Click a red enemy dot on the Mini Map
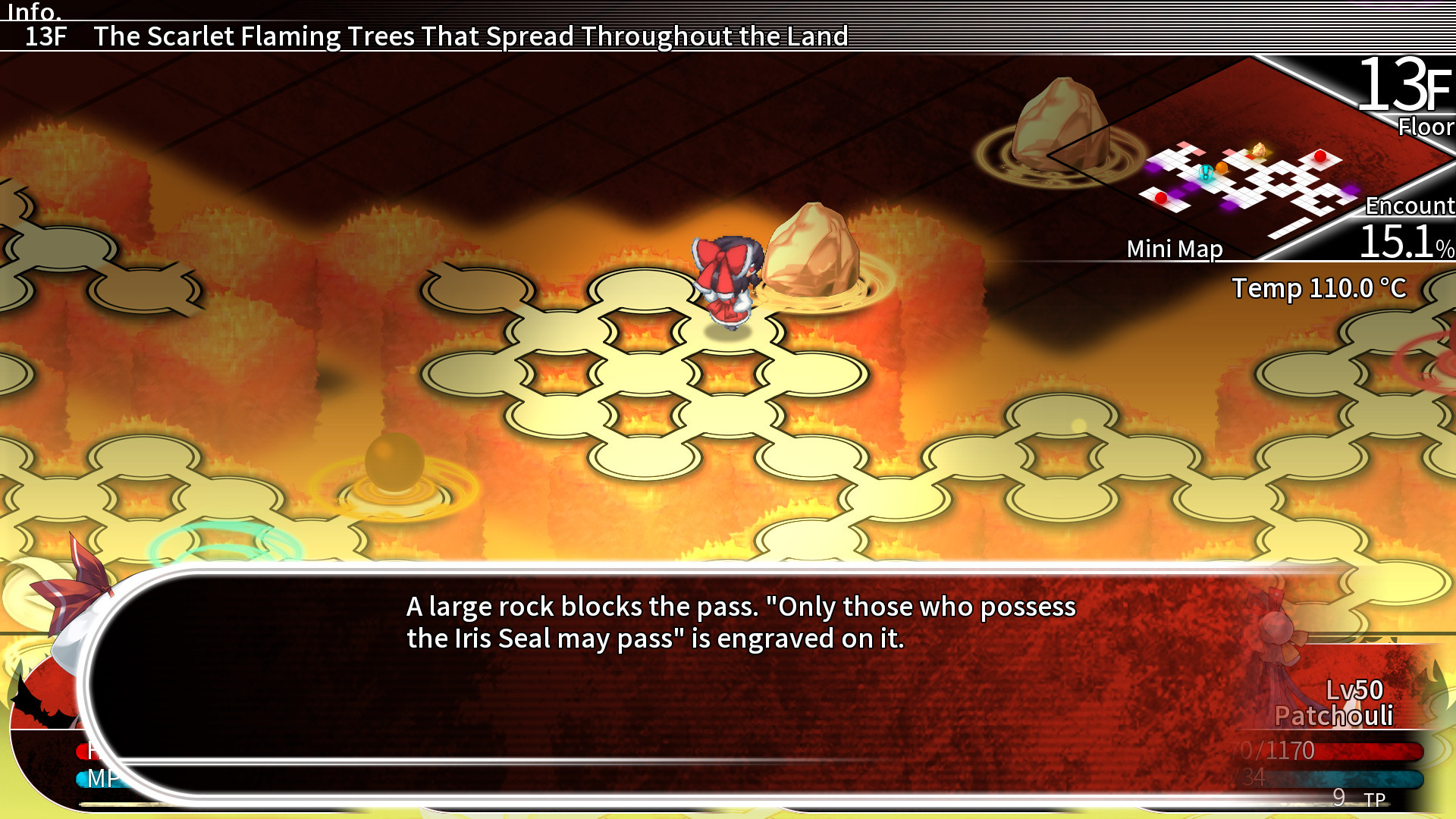This screenshot has height=819, width=1456. click(x=1321, y=155)
